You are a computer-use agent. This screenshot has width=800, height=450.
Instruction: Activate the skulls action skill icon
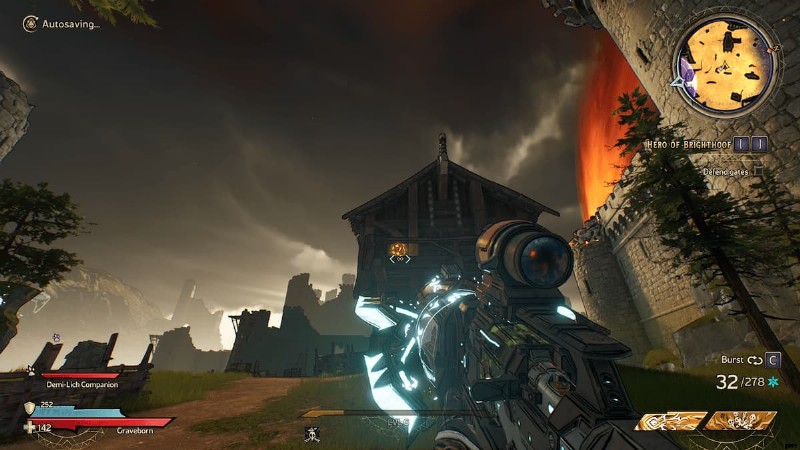tap(741, 421)
